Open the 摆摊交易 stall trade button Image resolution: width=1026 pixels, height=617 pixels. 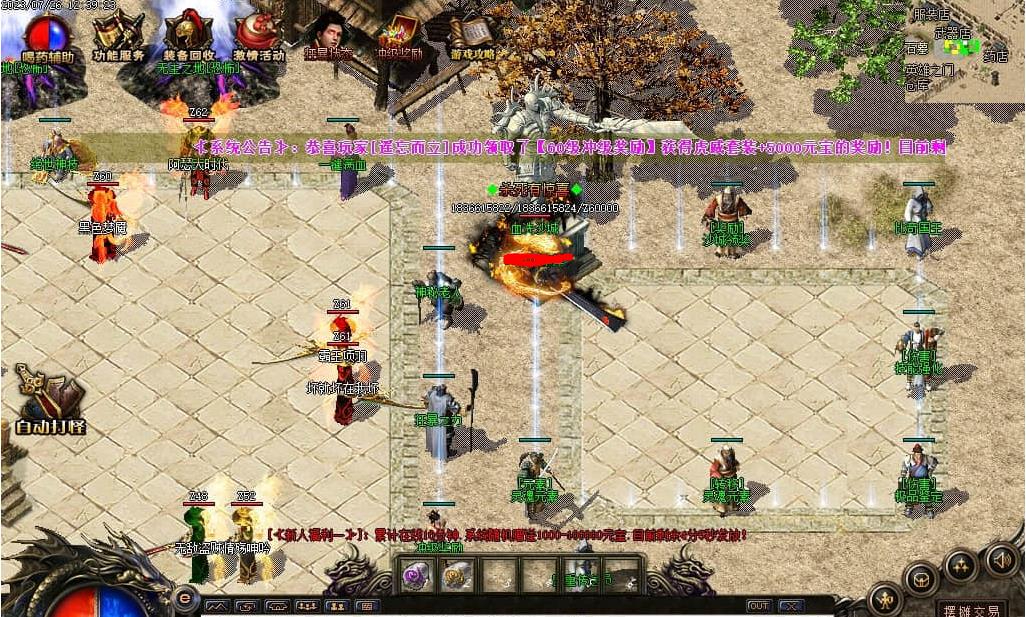point(970,609)
